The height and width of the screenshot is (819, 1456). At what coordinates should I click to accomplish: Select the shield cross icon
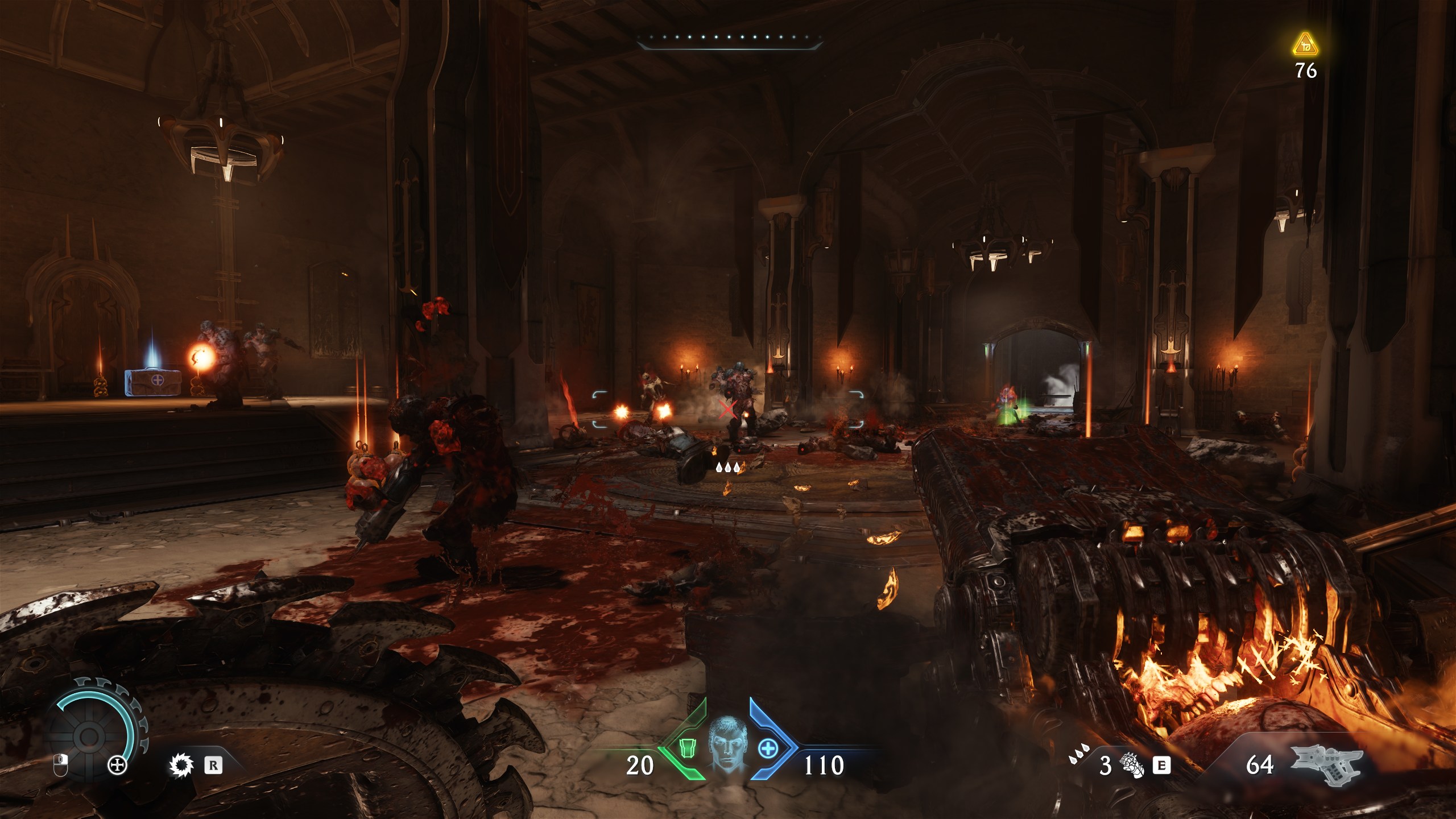coord(117,766)
